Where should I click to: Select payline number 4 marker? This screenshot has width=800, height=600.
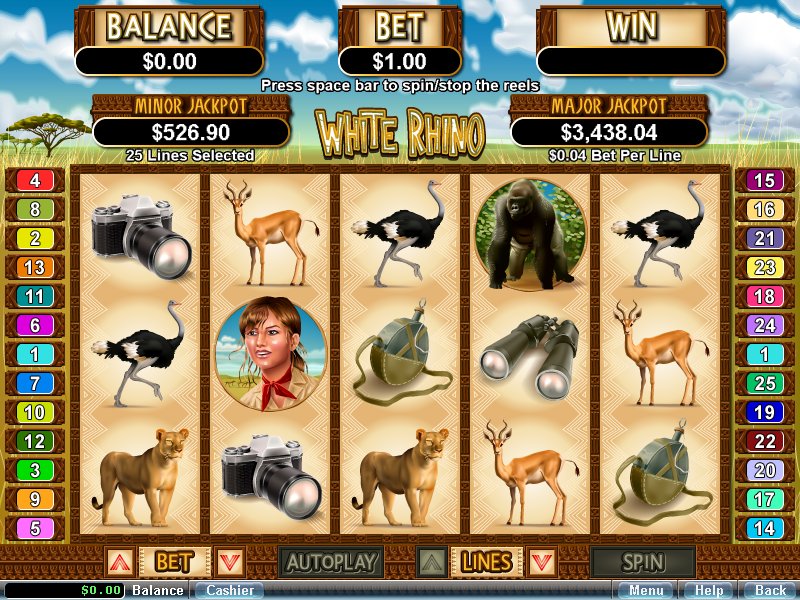click(x=35, y=181)
